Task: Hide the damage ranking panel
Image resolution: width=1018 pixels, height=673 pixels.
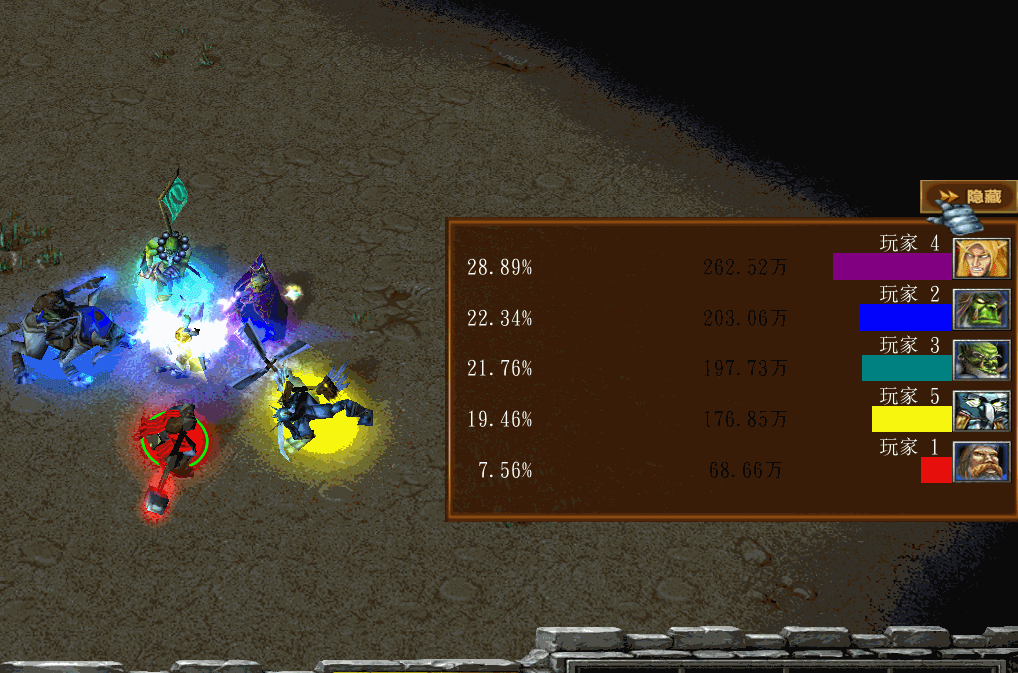Action: (968, 197)
